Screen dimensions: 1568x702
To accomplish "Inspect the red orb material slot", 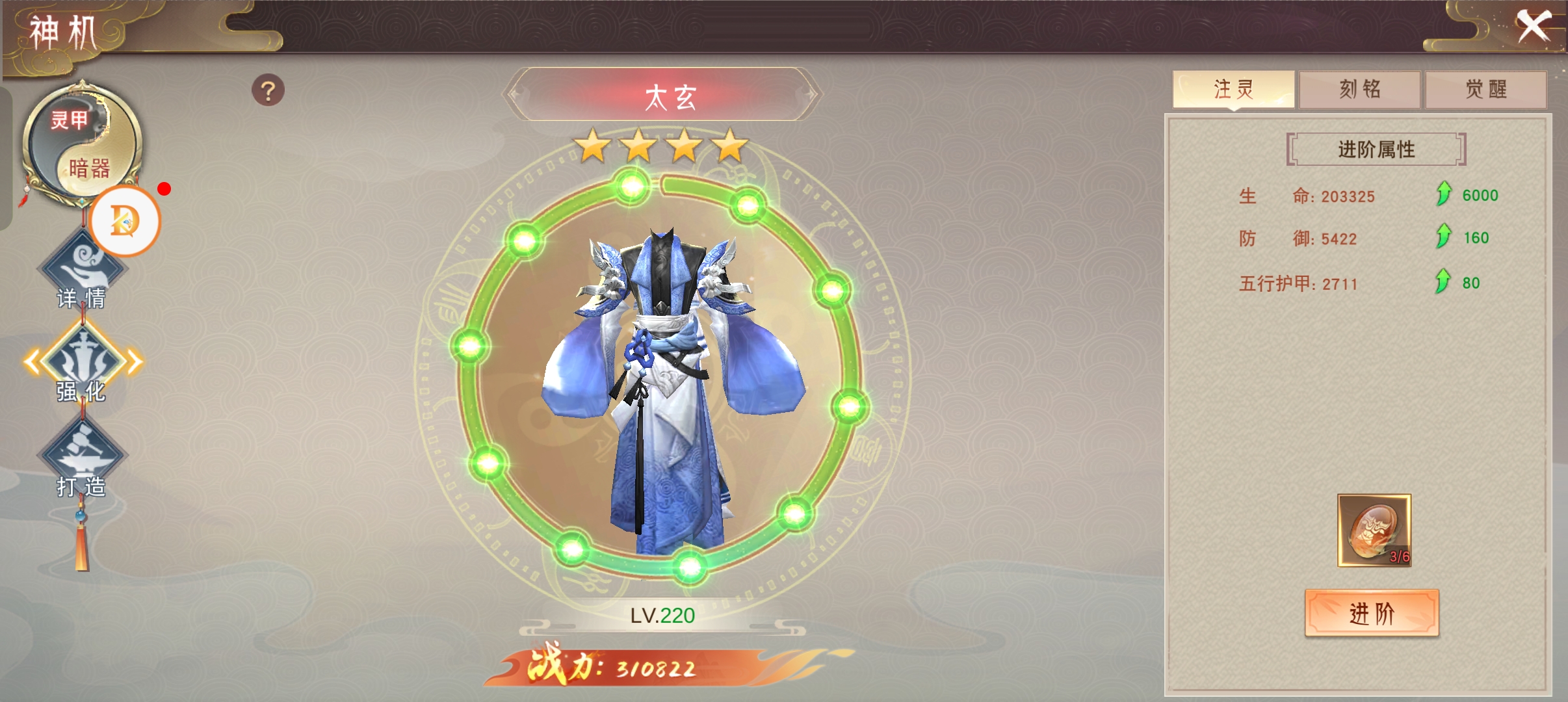I will 1374,530.
